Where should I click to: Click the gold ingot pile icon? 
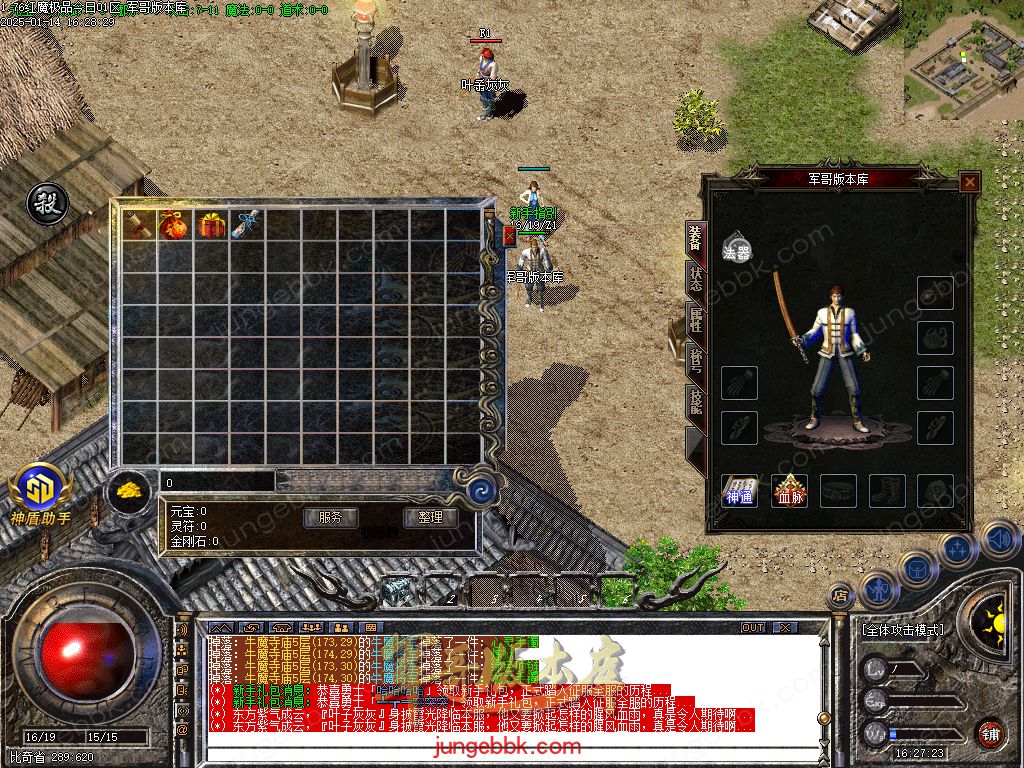point(131,491)
